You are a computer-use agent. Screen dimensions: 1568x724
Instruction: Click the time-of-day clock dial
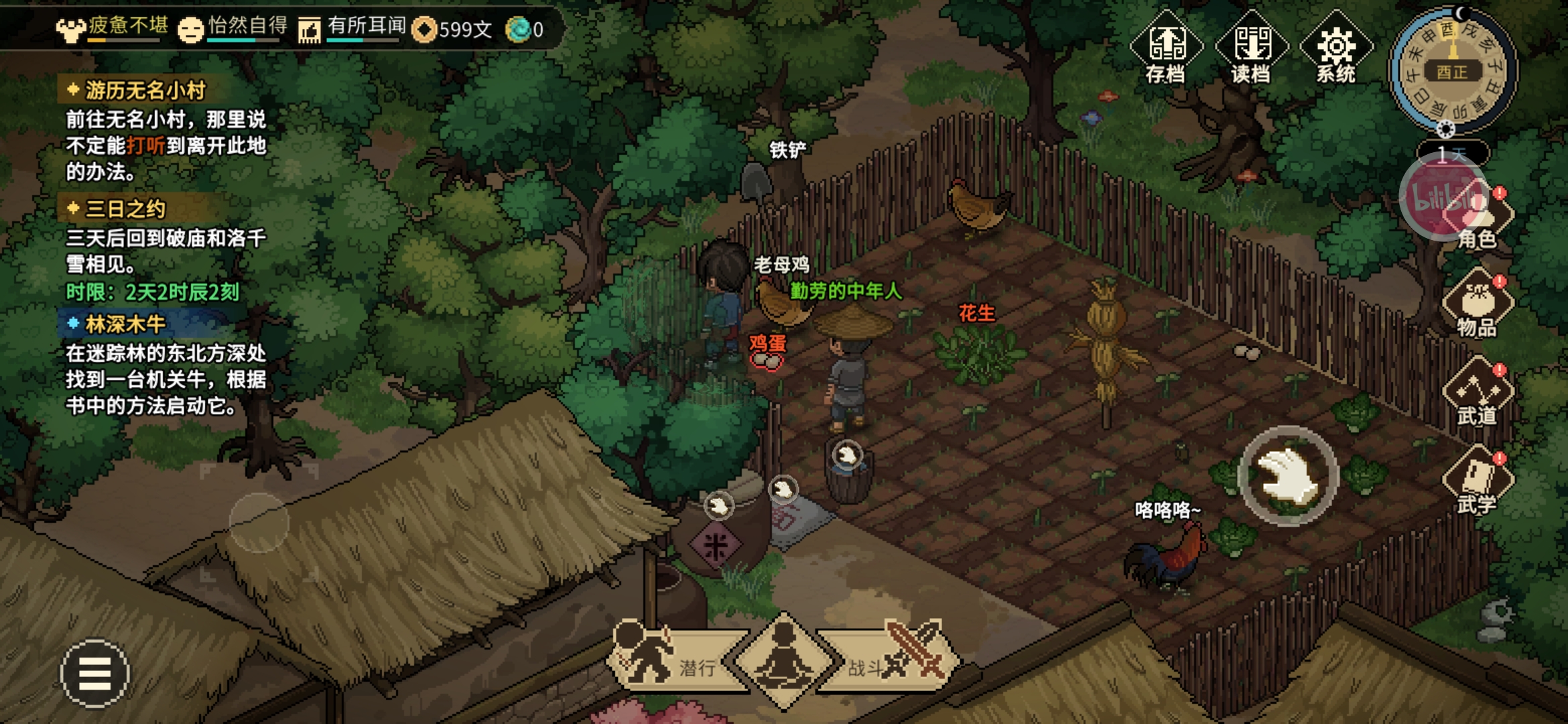click(x=1452, y=70)
